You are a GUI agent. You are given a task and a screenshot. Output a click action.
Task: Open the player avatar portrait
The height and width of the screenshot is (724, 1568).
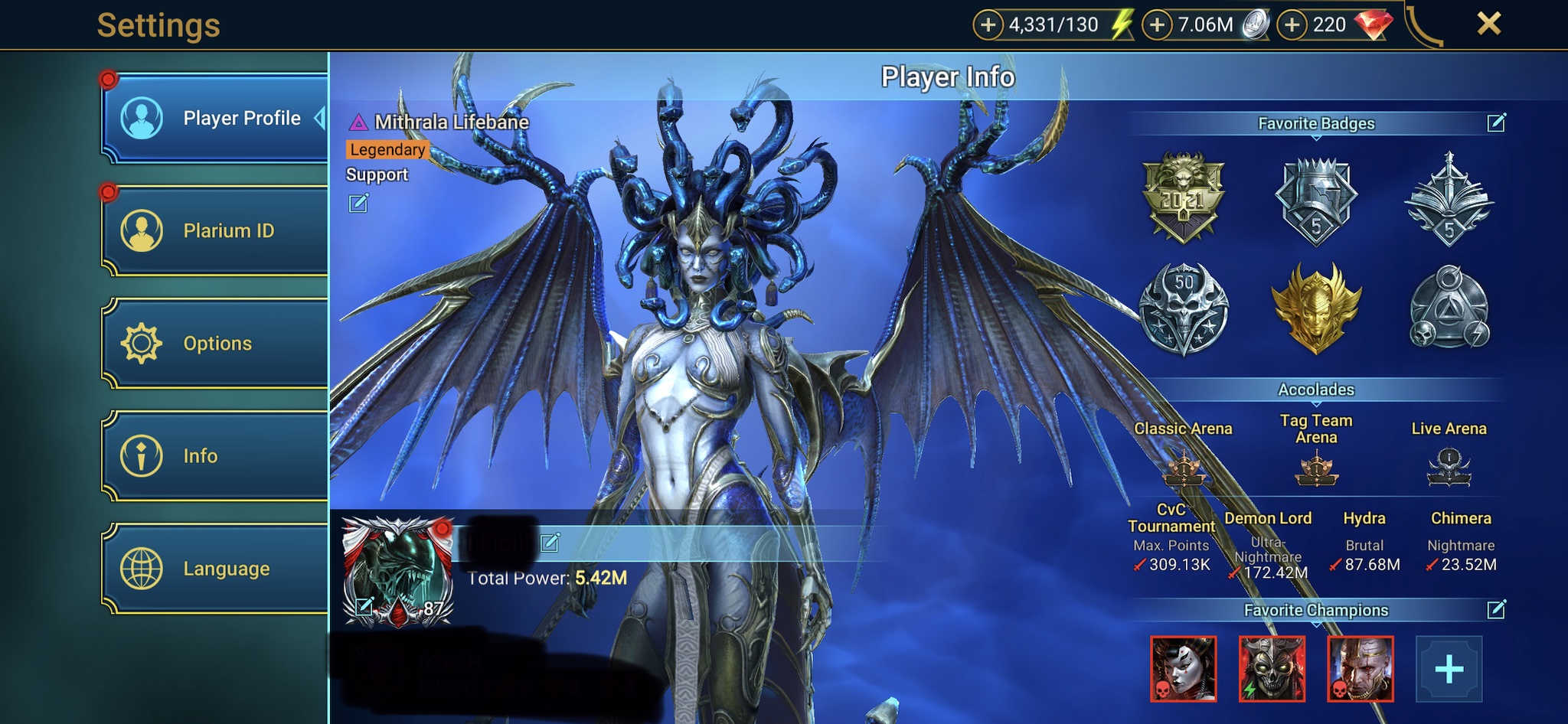[x=397, y=570]
